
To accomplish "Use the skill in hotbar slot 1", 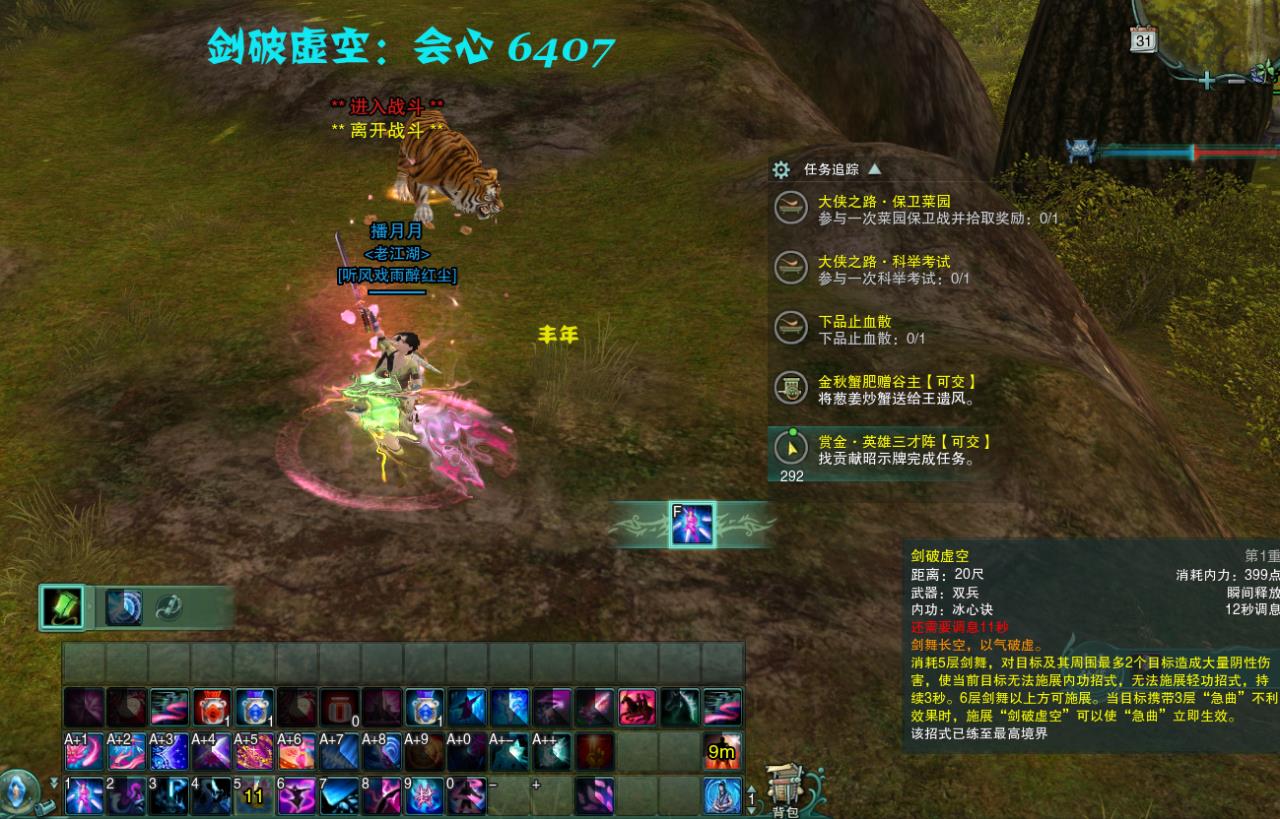I will (x=85, y=797).
